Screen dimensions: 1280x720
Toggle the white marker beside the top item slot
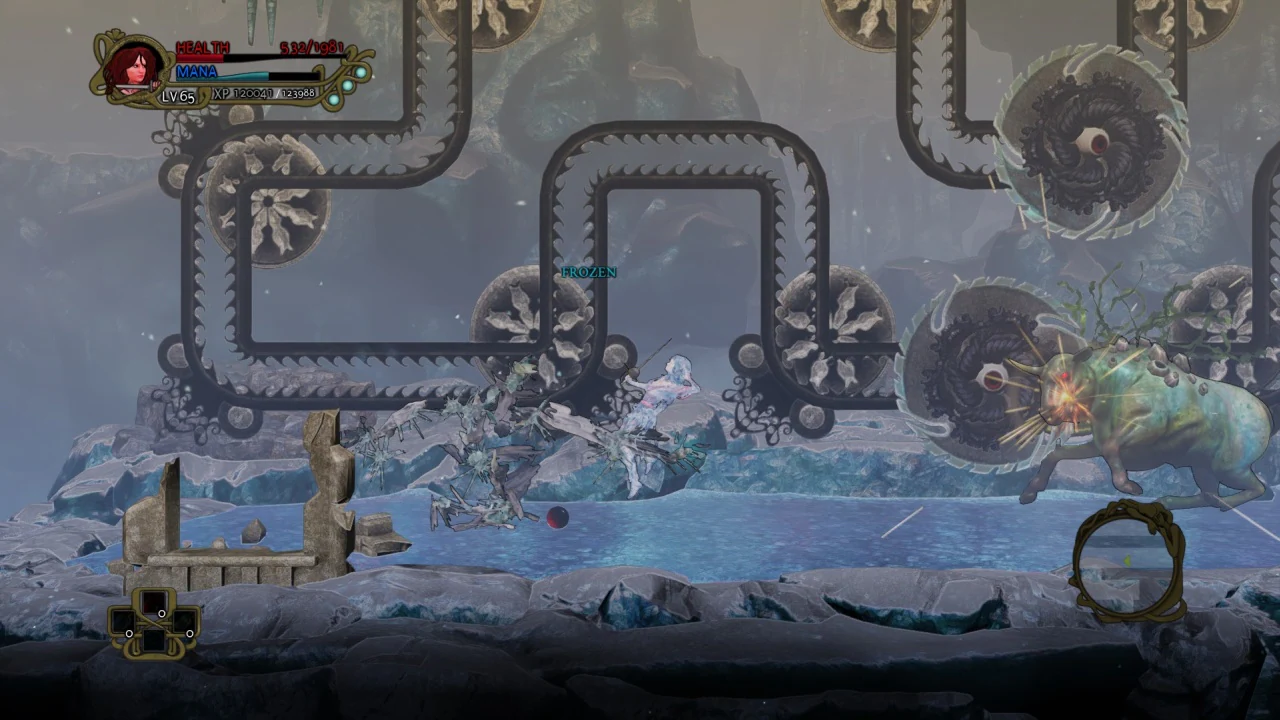pyautogui.click(x=162, y=613)
